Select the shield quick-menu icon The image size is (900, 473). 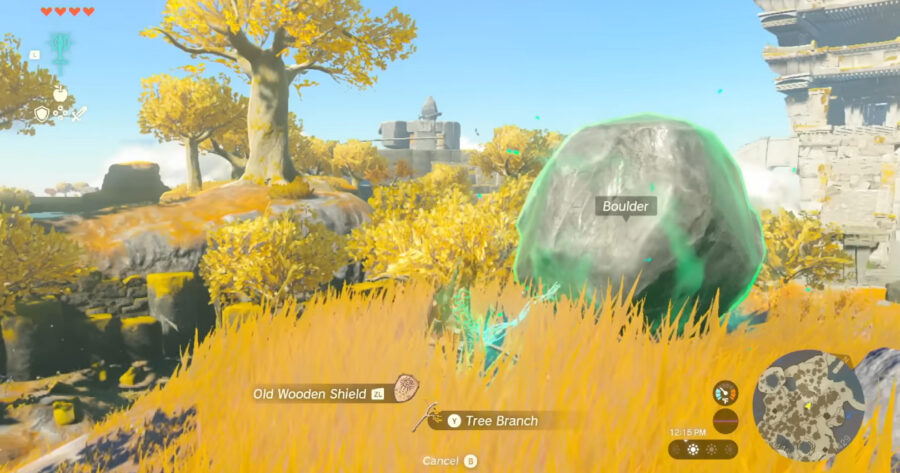click(41, 114)
